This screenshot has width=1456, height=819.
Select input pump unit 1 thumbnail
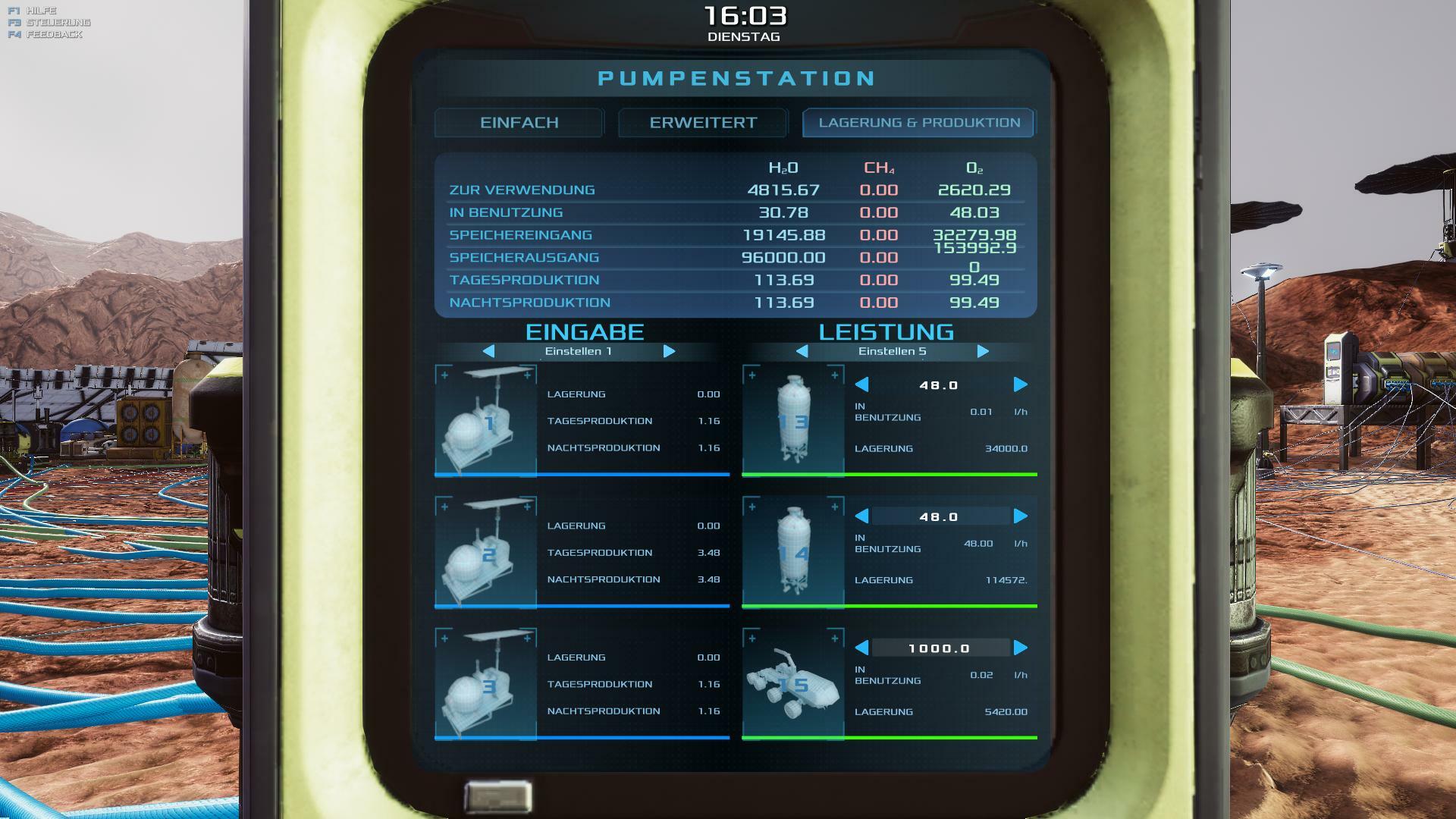coord(485,420)
